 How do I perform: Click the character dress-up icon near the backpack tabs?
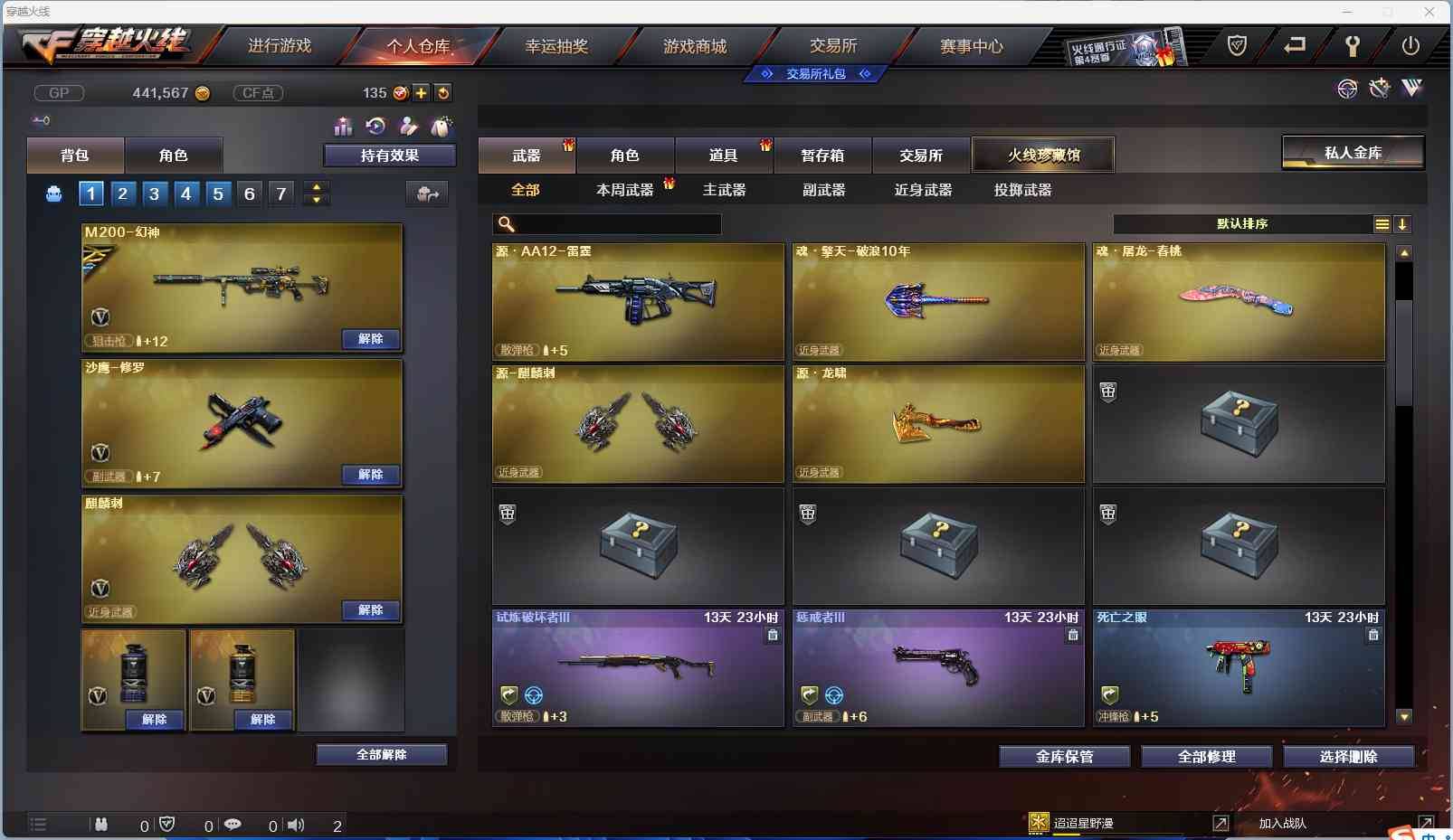[x=410, y=127]
